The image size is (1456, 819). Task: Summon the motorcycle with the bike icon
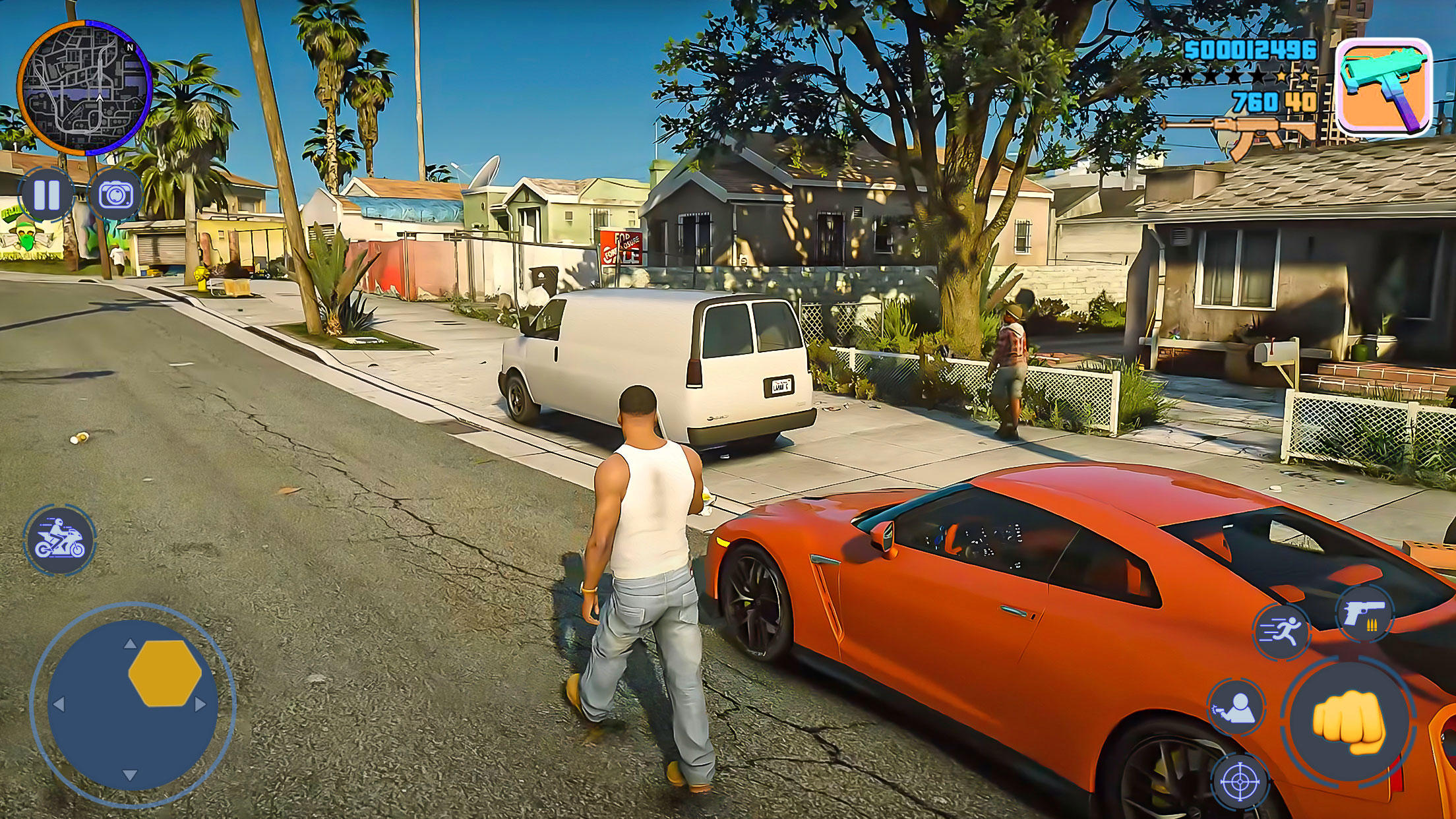(61, 539)
